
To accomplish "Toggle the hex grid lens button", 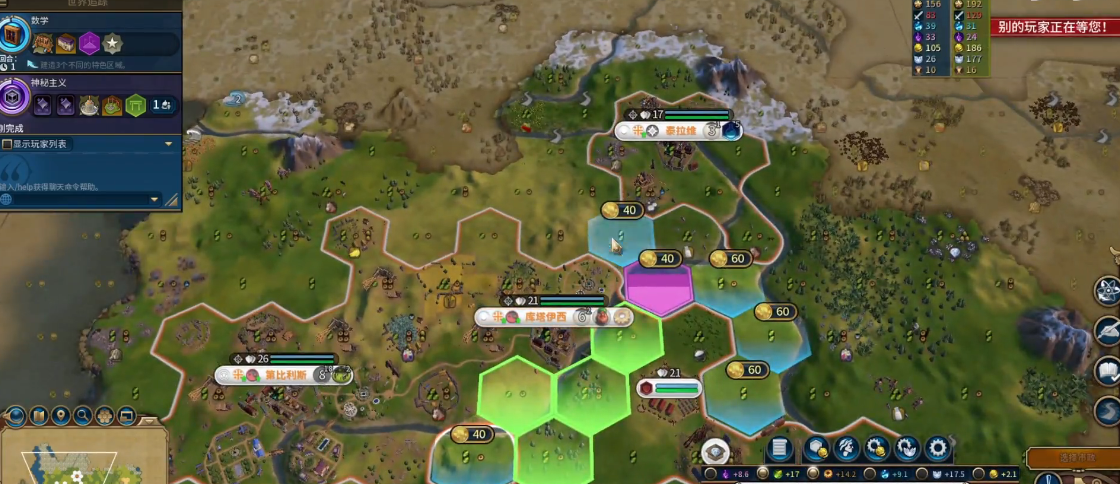I will point(105,415).
